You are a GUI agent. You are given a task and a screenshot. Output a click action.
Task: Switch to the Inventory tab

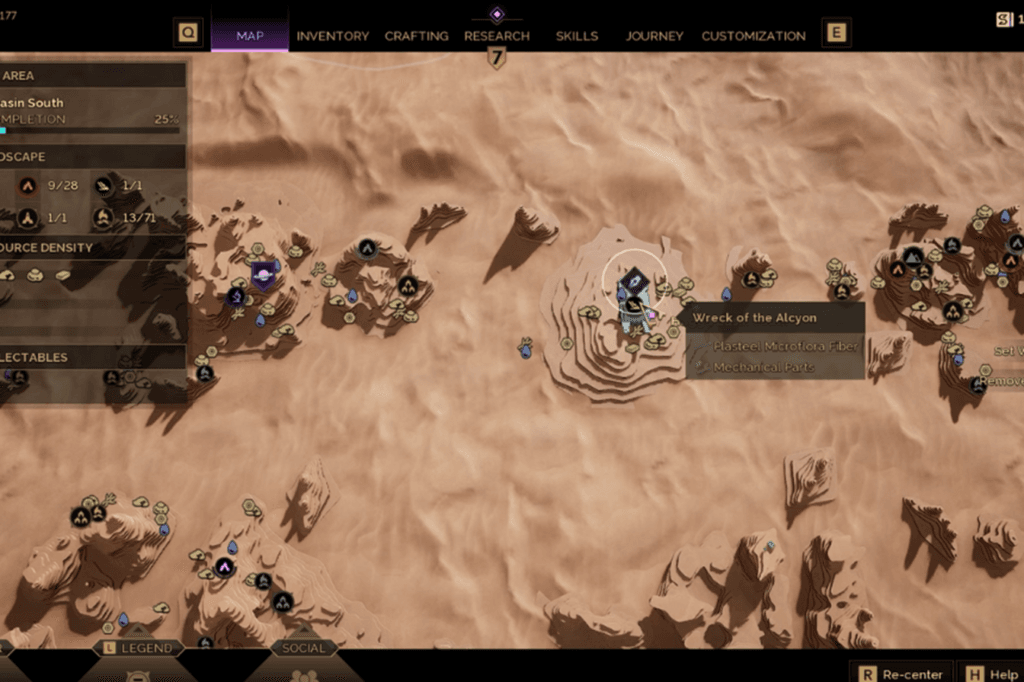(332, 36)
